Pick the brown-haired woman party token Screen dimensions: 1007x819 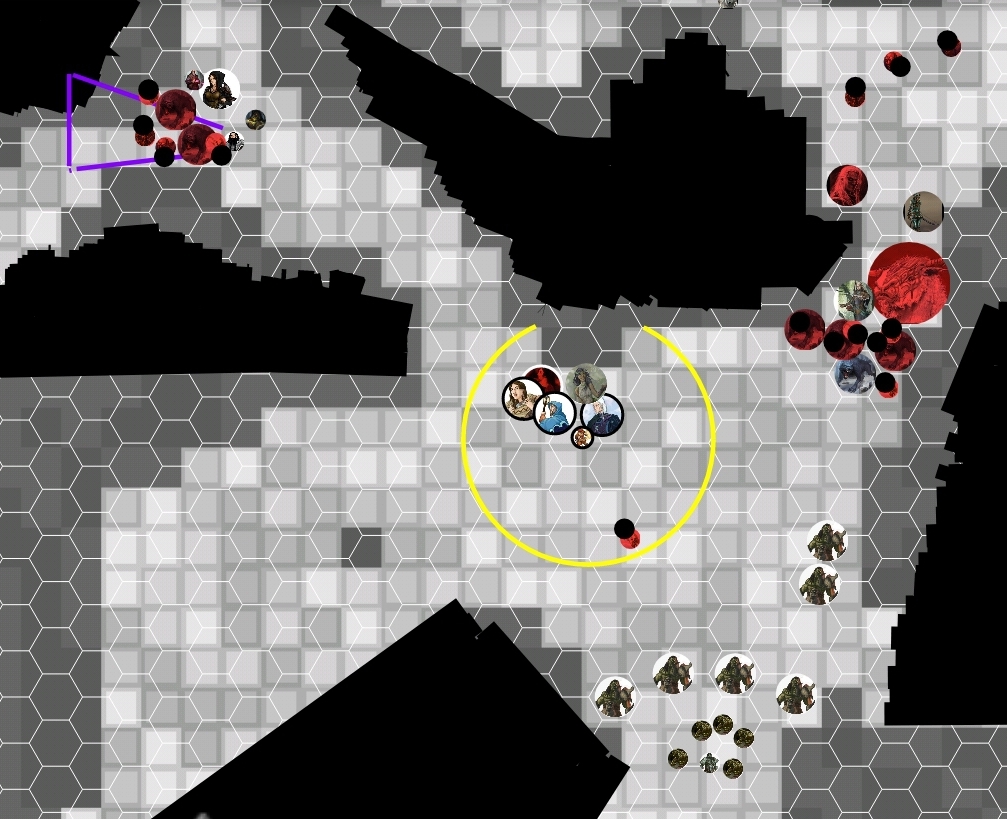523,399
